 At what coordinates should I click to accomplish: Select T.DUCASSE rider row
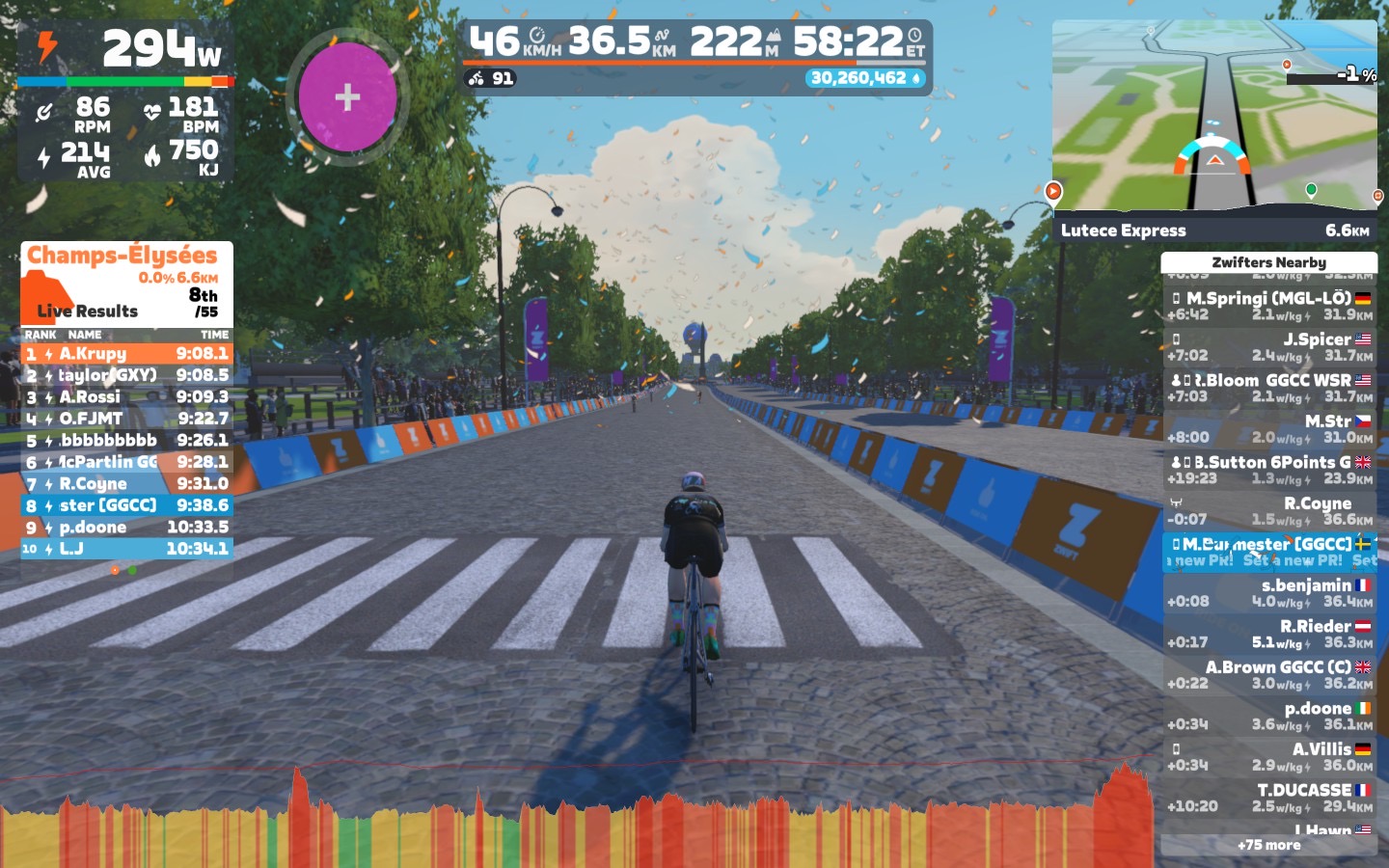point(1268,798)
